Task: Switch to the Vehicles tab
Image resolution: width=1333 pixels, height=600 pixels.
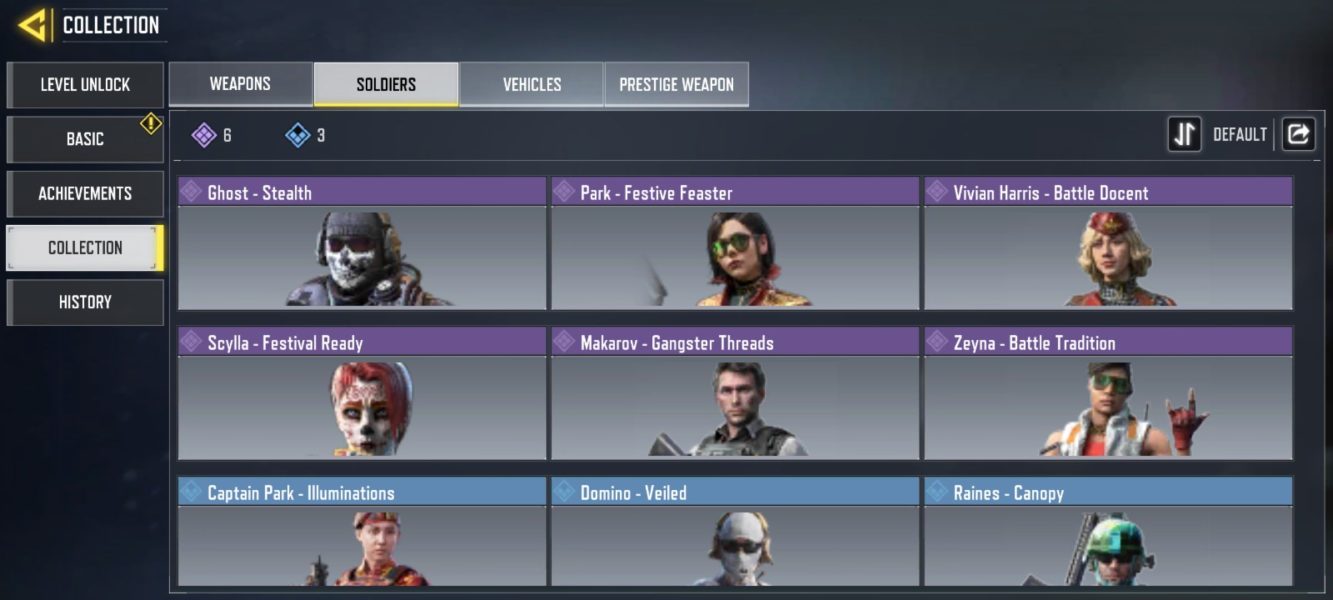Action: pos(532,84)
